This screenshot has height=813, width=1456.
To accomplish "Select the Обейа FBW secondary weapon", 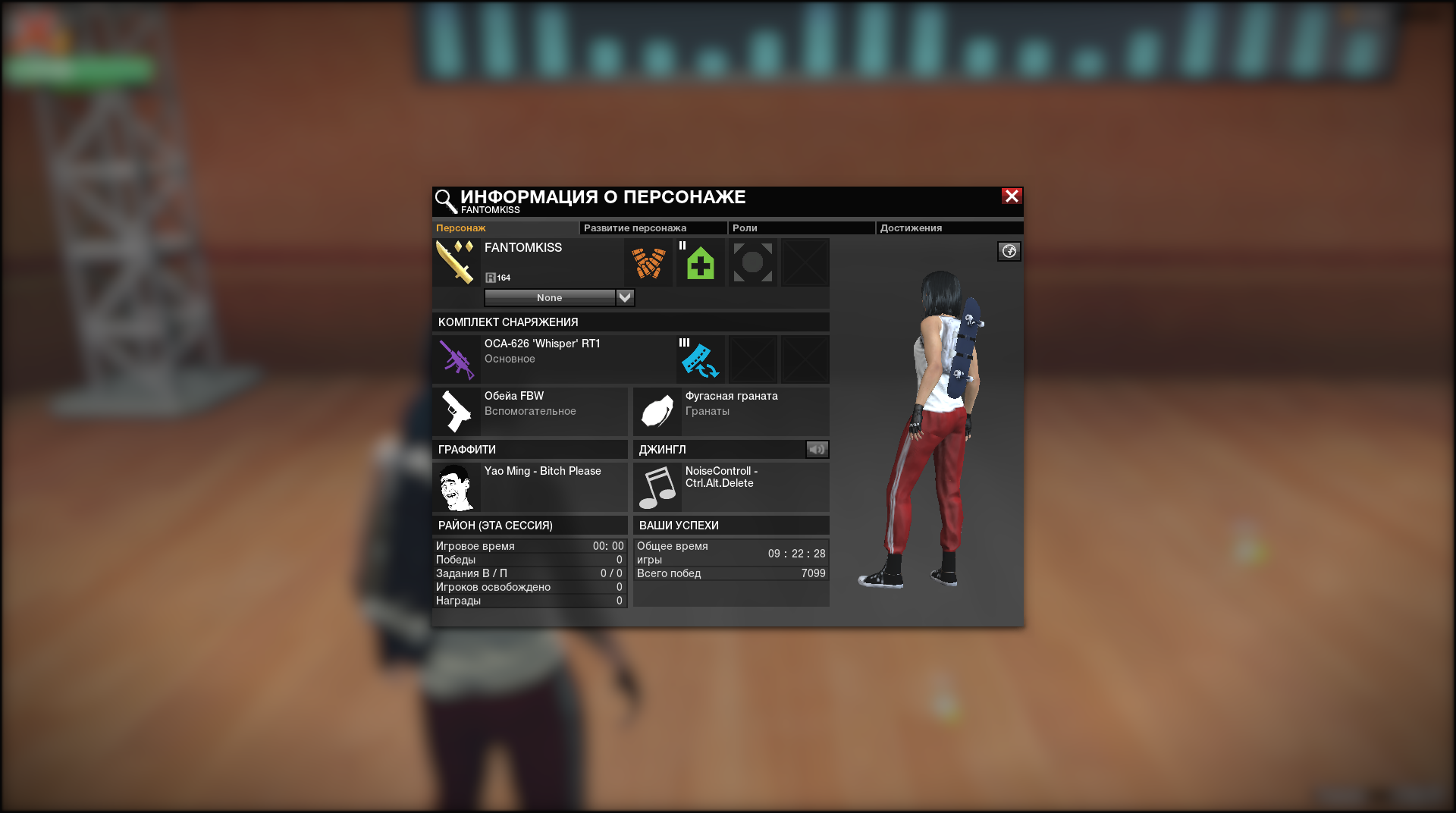I will [x=529, y=411].
